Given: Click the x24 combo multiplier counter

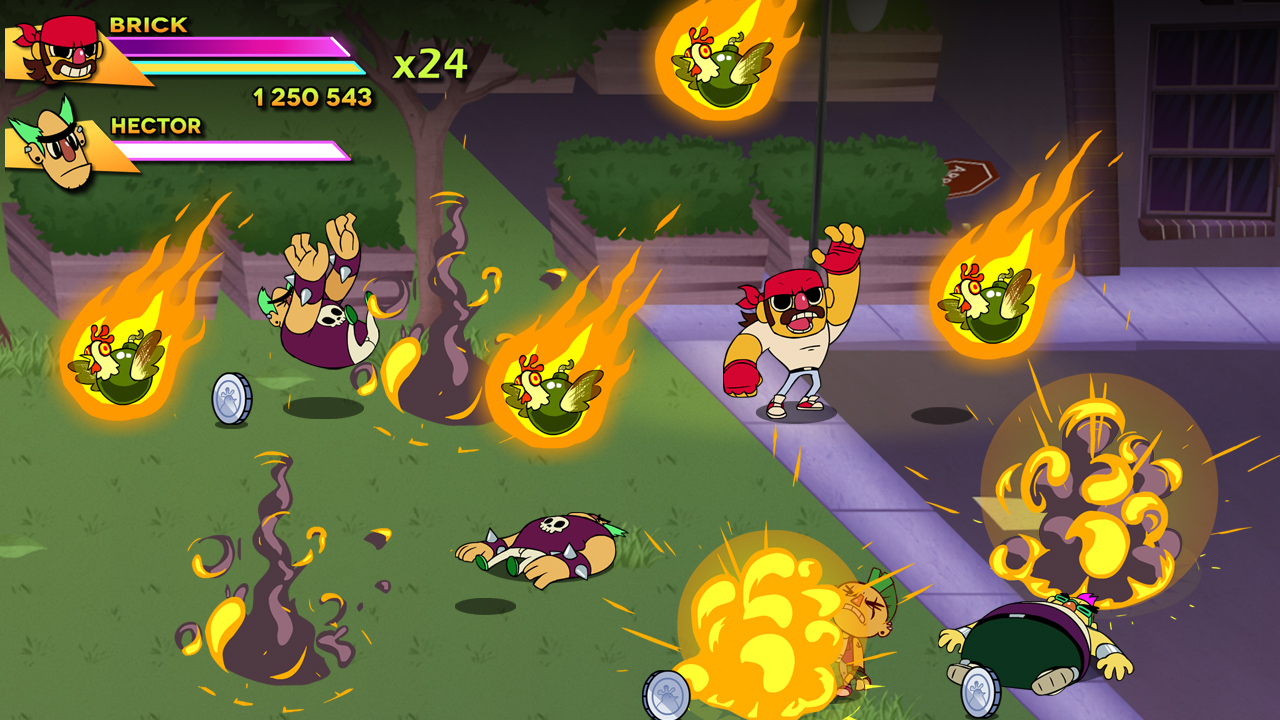Looking at the screenshot, I should [430, 63].
